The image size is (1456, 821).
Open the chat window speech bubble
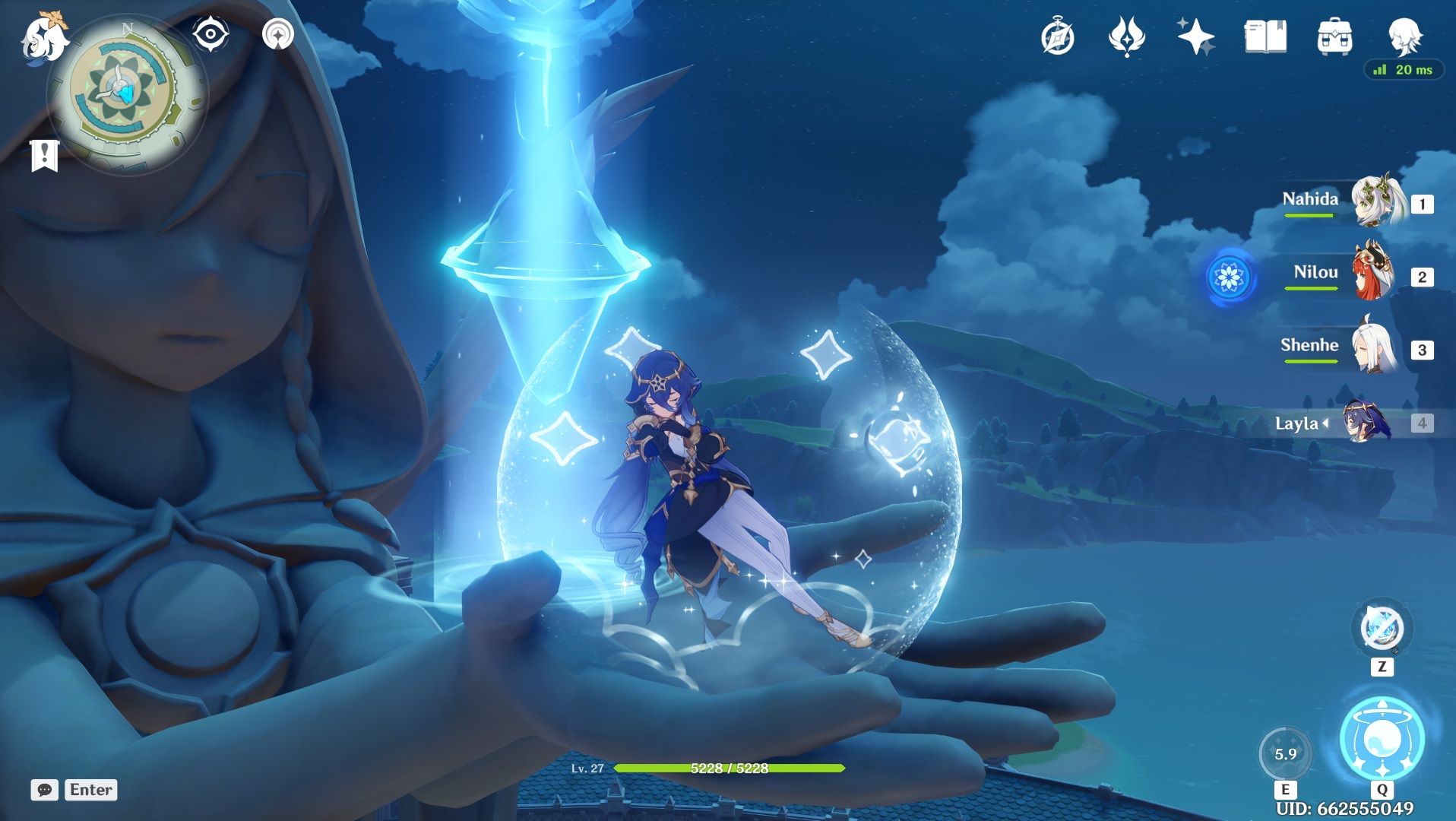tap(46, 791)
